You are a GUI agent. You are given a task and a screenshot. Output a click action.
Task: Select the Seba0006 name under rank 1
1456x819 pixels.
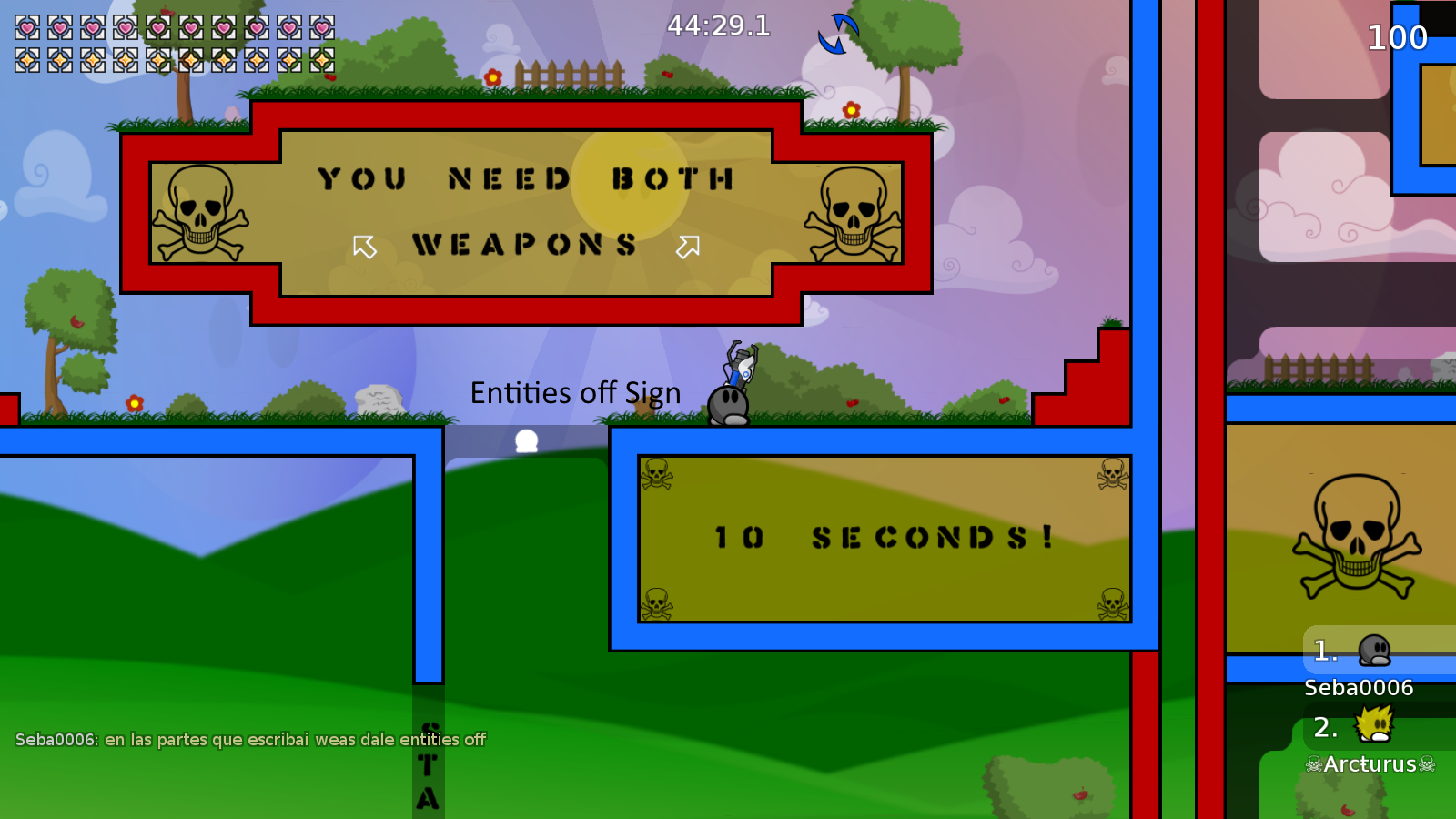pos(1357,689)
